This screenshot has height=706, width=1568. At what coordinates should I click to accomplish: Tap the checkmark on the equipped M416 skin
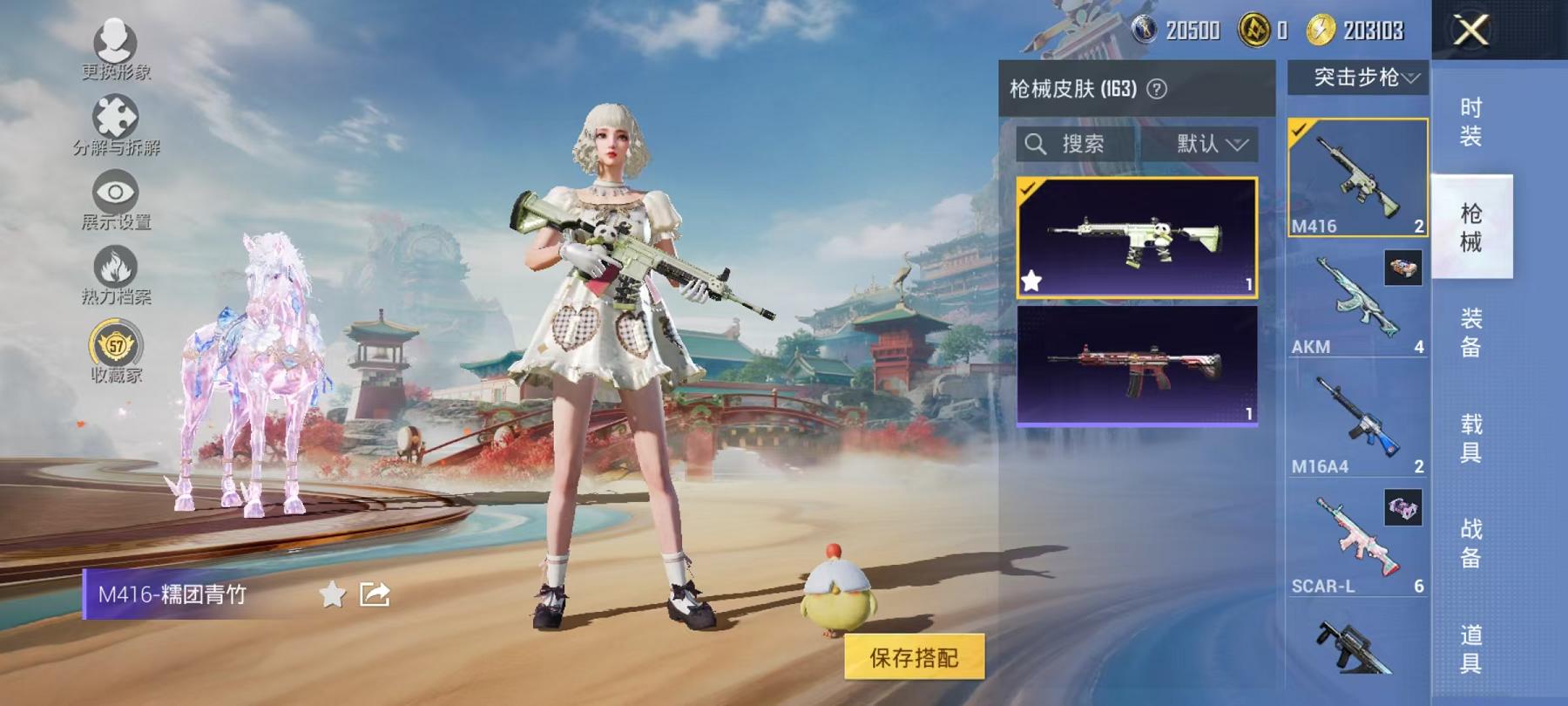click(x=1030, y=187)
